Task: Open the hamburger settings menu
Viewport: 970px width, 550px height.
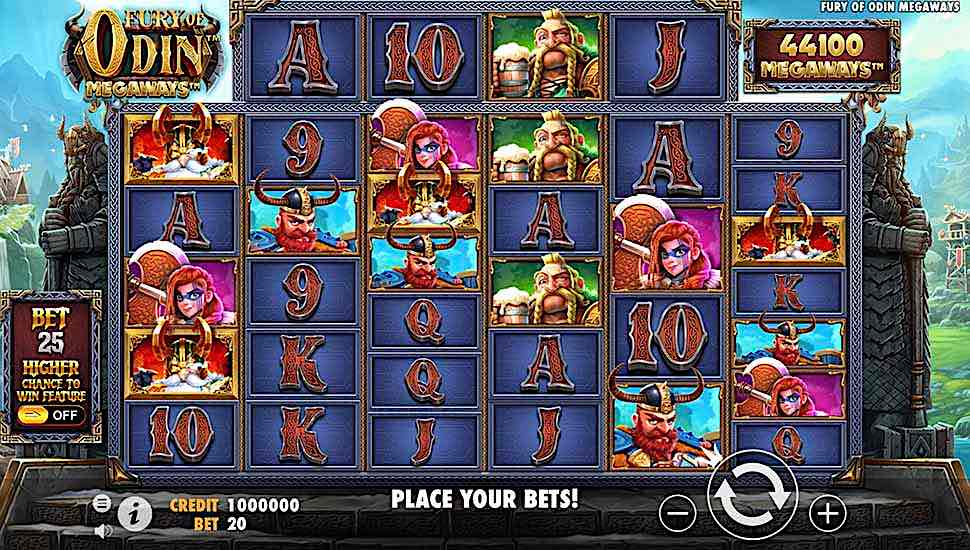Action: tap(101, 502)
